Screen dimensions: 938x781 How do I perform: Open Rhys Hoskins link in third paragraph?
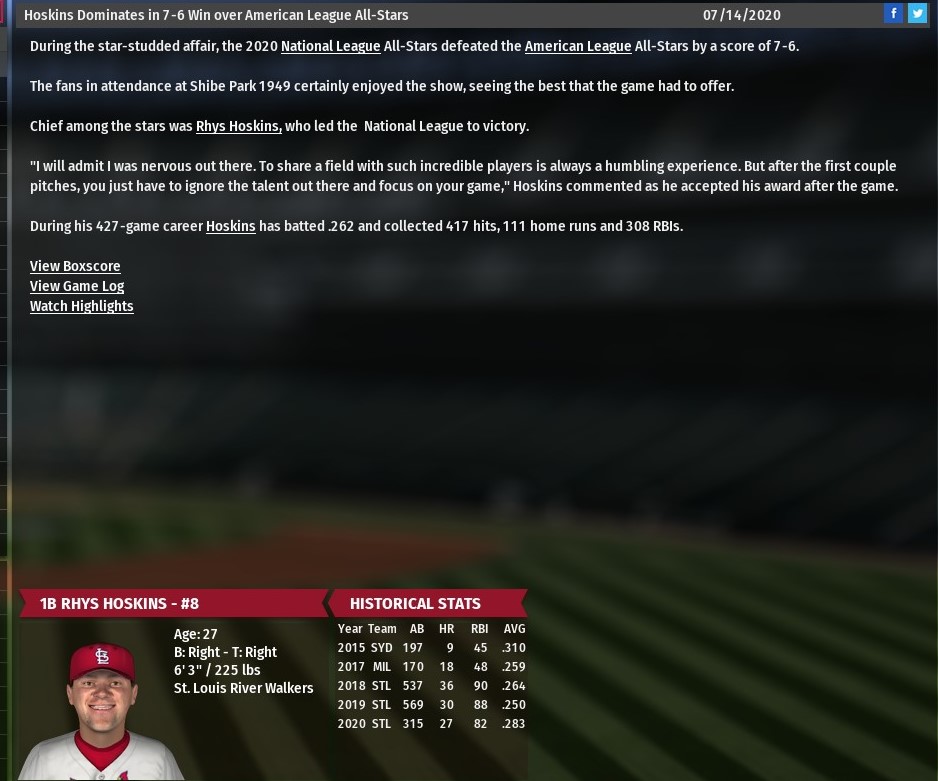(x=238, y=126)
